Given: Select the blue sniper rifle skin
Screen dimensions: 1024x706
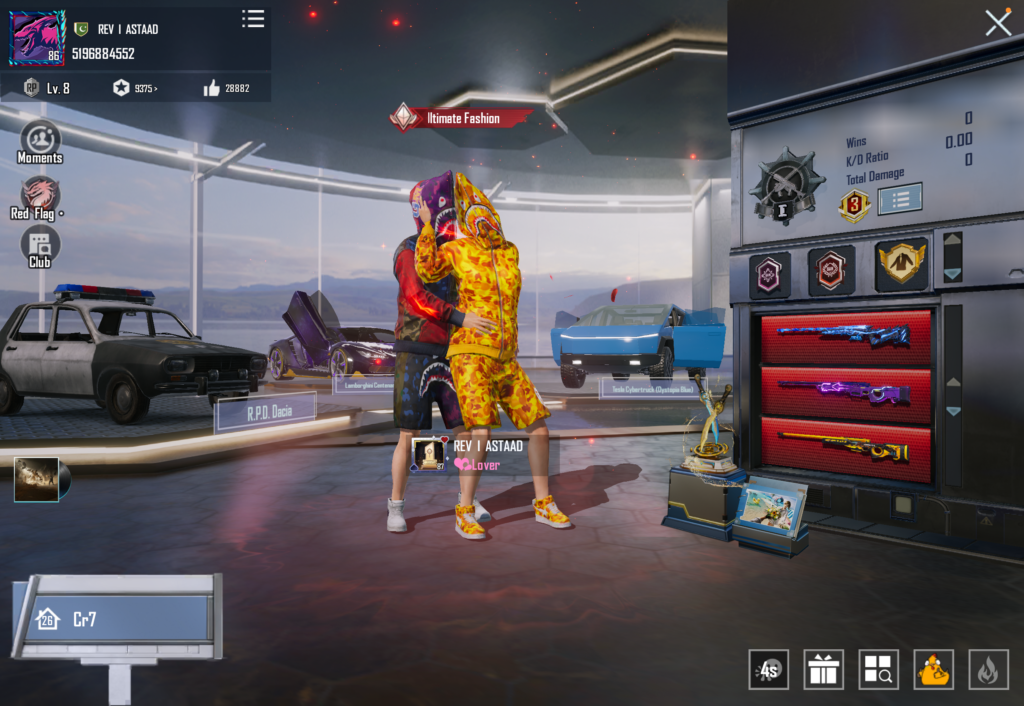Looking at the screenshot, I should click(845, 334).
